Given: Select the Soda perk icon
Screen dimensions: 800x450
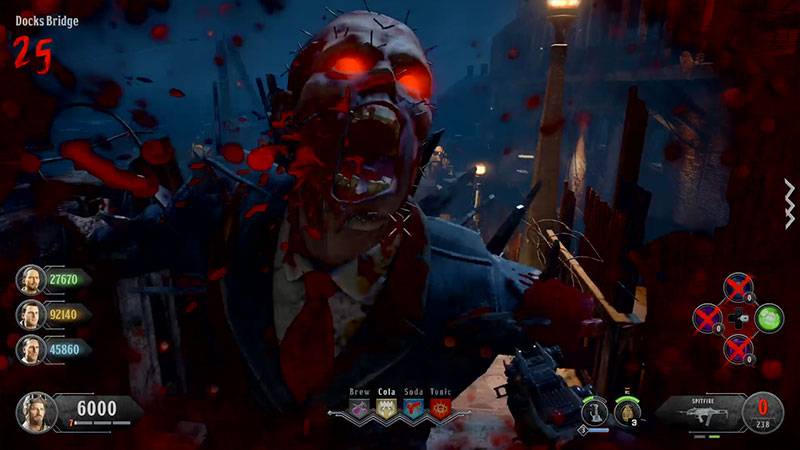Looking at the screenshot, I should pyautogui.click(x=413, y=408).
